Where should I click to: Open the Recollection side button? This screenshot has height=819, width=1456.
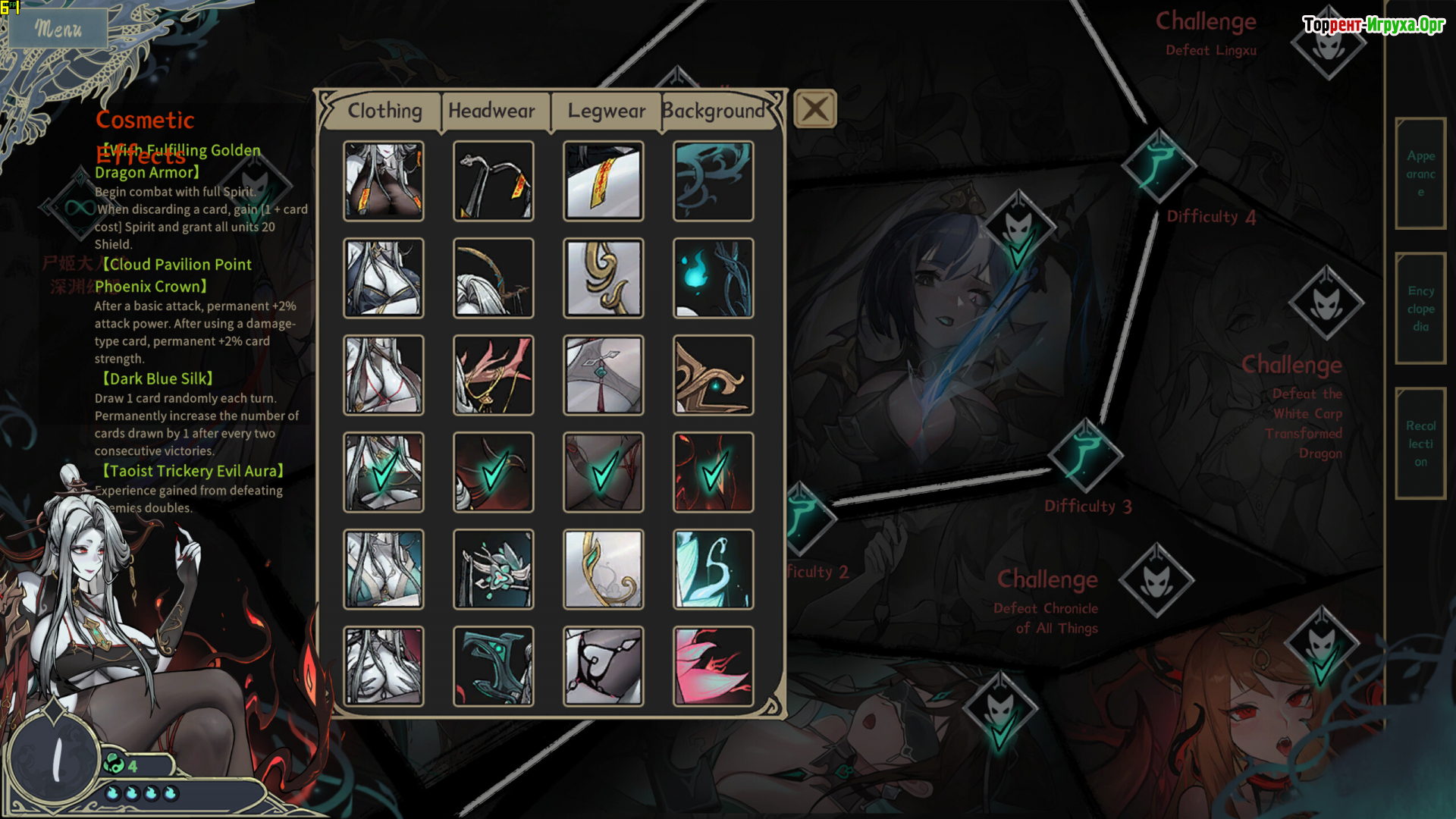point(1420,444)
